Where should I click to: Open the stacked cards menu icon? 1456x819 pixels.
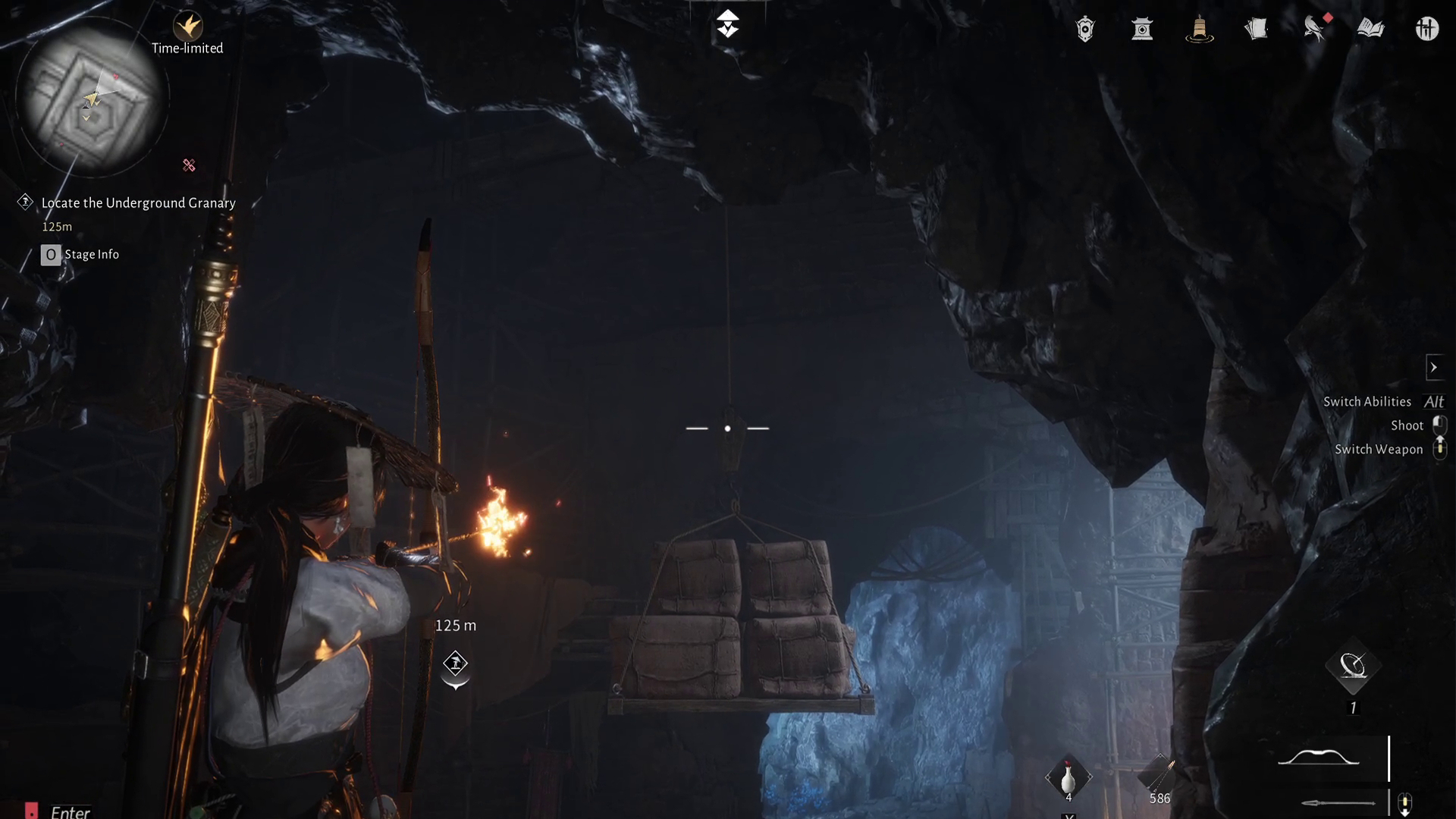pyautogui.click(x=1256, y=30)
